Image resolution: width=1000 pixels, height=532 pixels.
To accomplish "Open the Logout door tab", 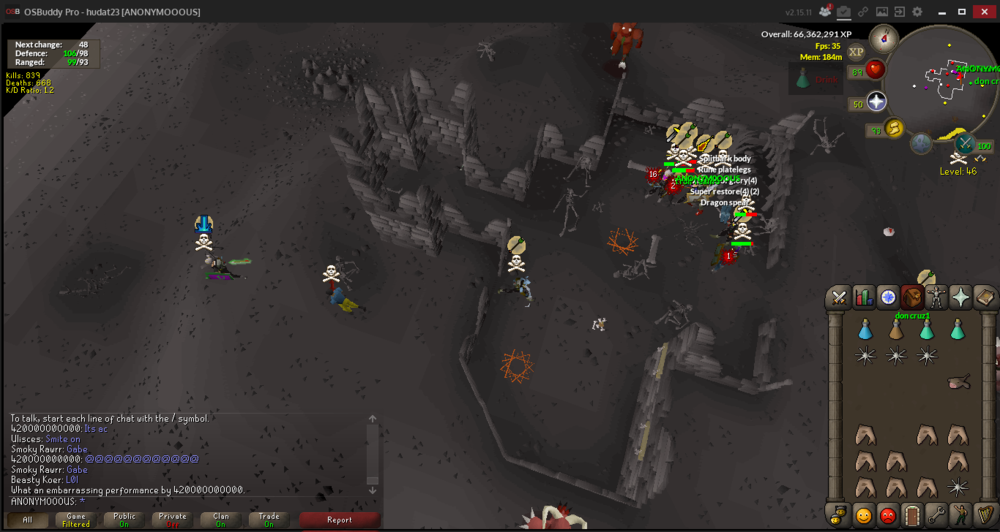I will pyautogui.click(x=911, y=516).
